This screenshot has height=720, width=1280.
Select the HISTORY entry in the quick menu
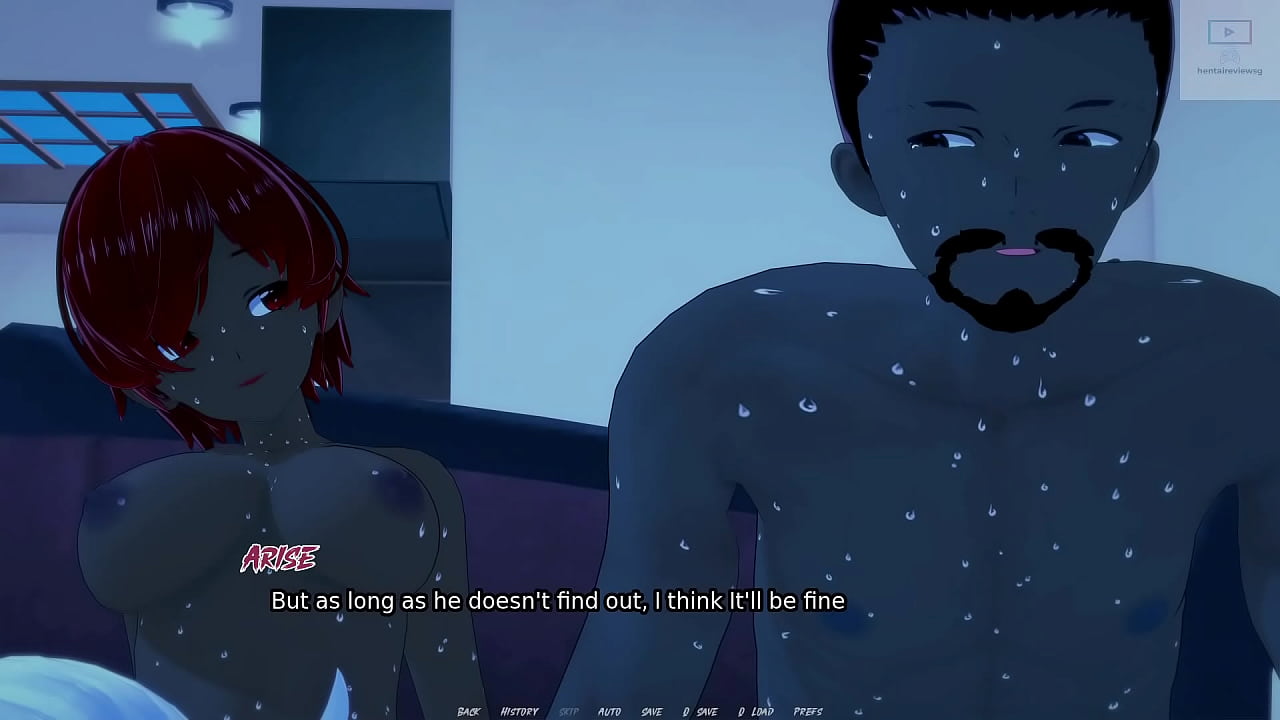pyautogui.click(x=519, y=710)
